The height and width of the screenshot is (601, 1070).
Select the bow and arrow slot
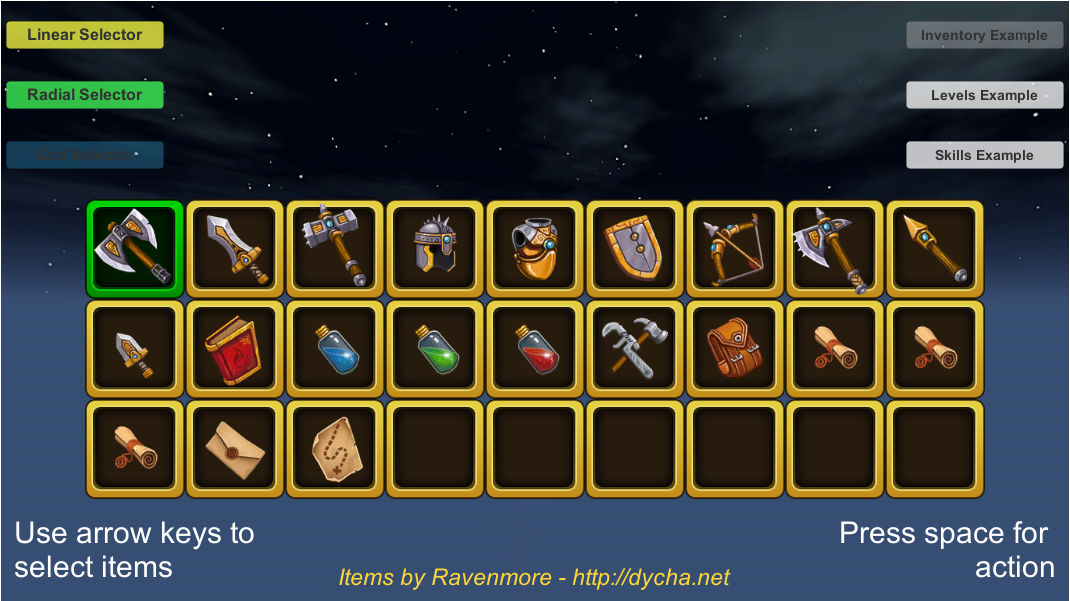(735, 249)
